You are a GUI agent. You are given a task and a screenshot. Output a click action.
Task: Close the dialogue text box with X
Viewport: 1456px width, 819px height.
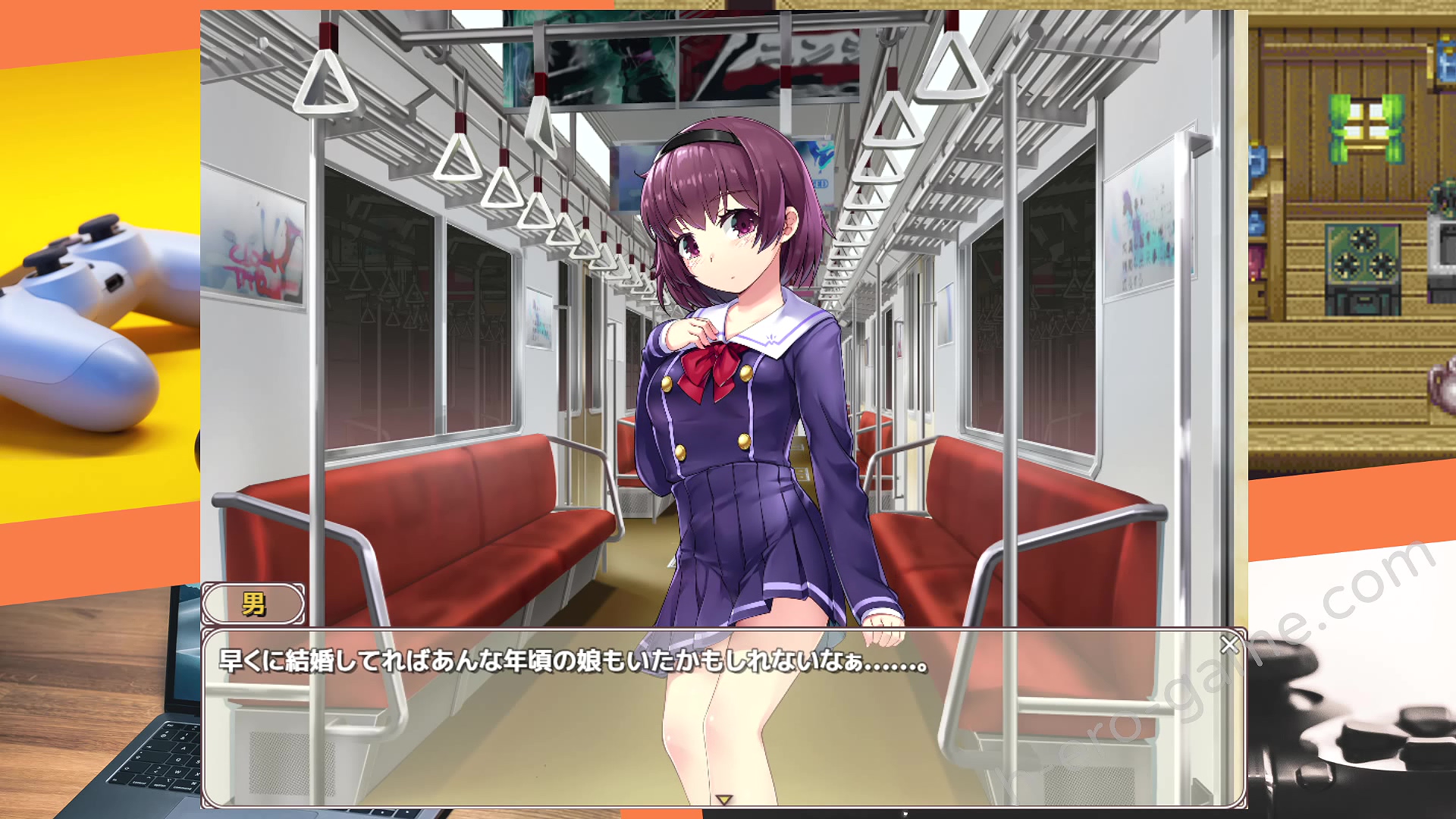(x=1229, y=645)
